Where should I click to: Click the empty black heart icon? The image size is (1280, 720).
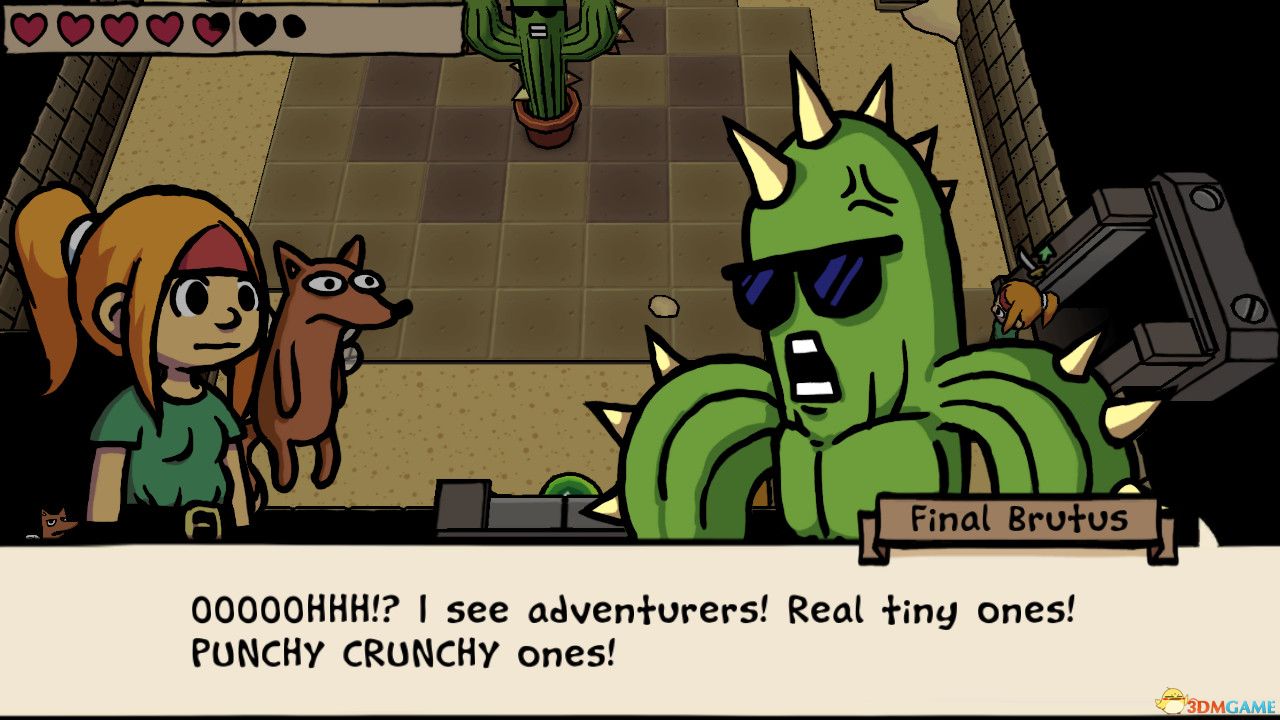pyautogui.click(x=255, y=29)
